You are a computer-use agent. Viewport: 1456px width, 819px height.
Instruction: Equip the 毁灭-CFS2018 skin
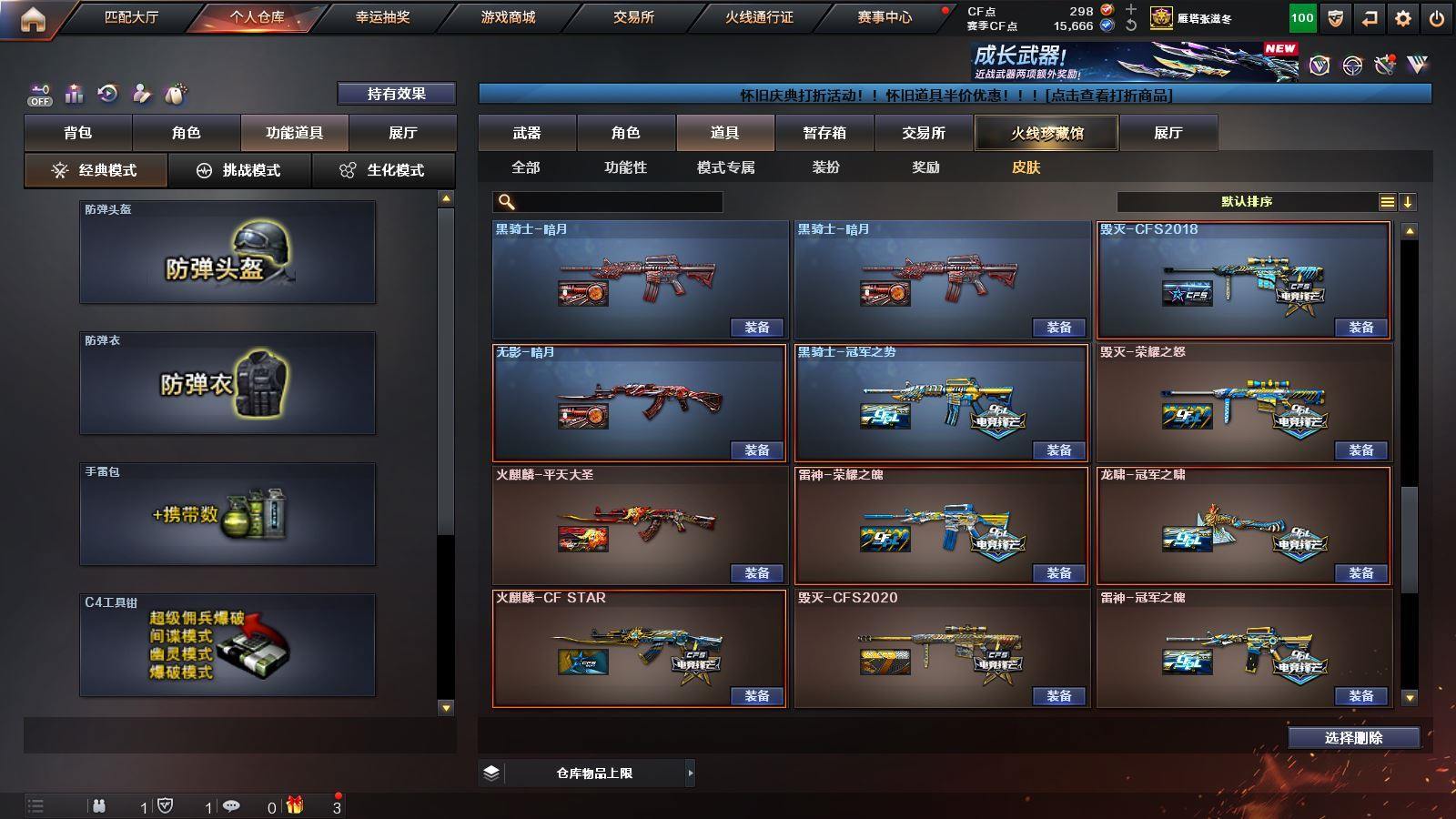(1360, 328)
